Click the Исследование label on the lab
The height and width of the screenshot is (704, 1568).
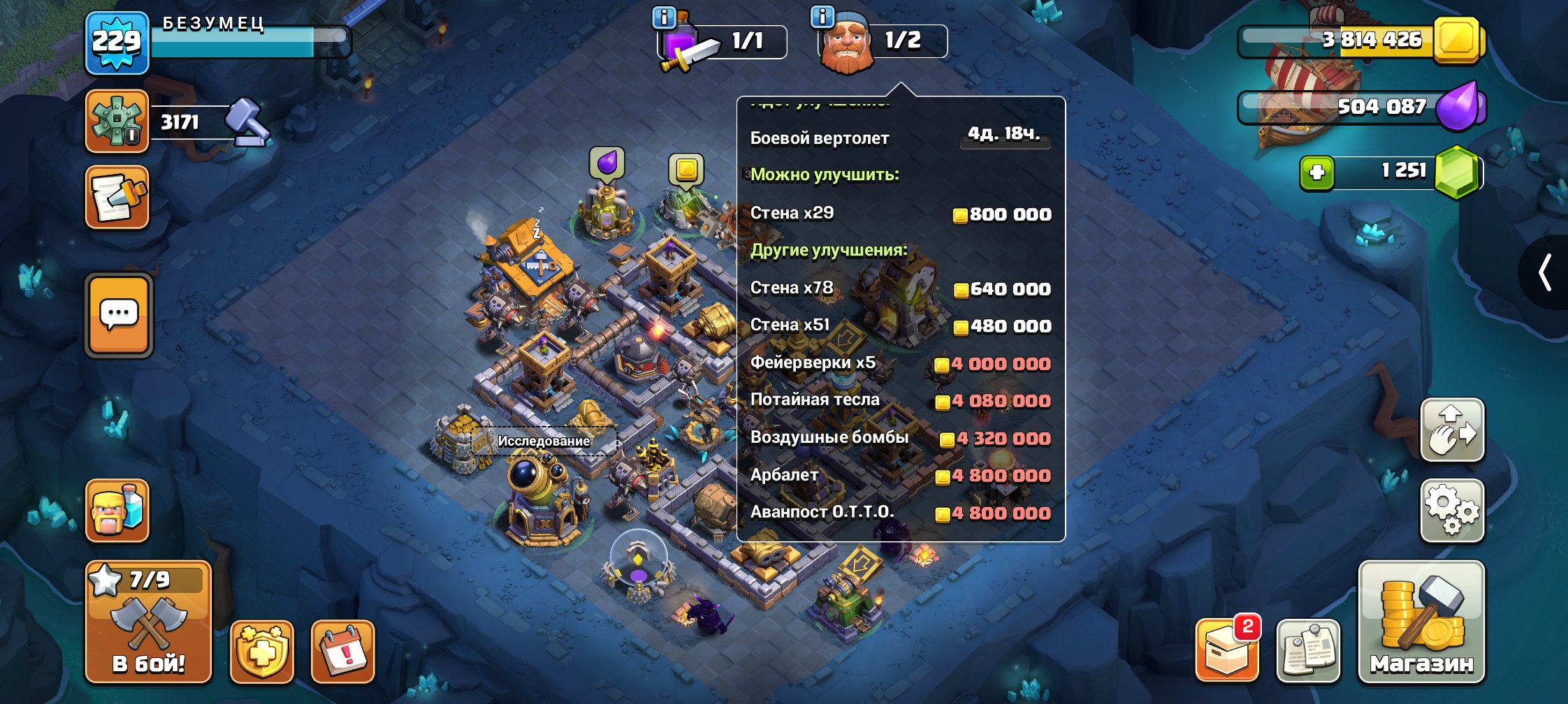544,441
